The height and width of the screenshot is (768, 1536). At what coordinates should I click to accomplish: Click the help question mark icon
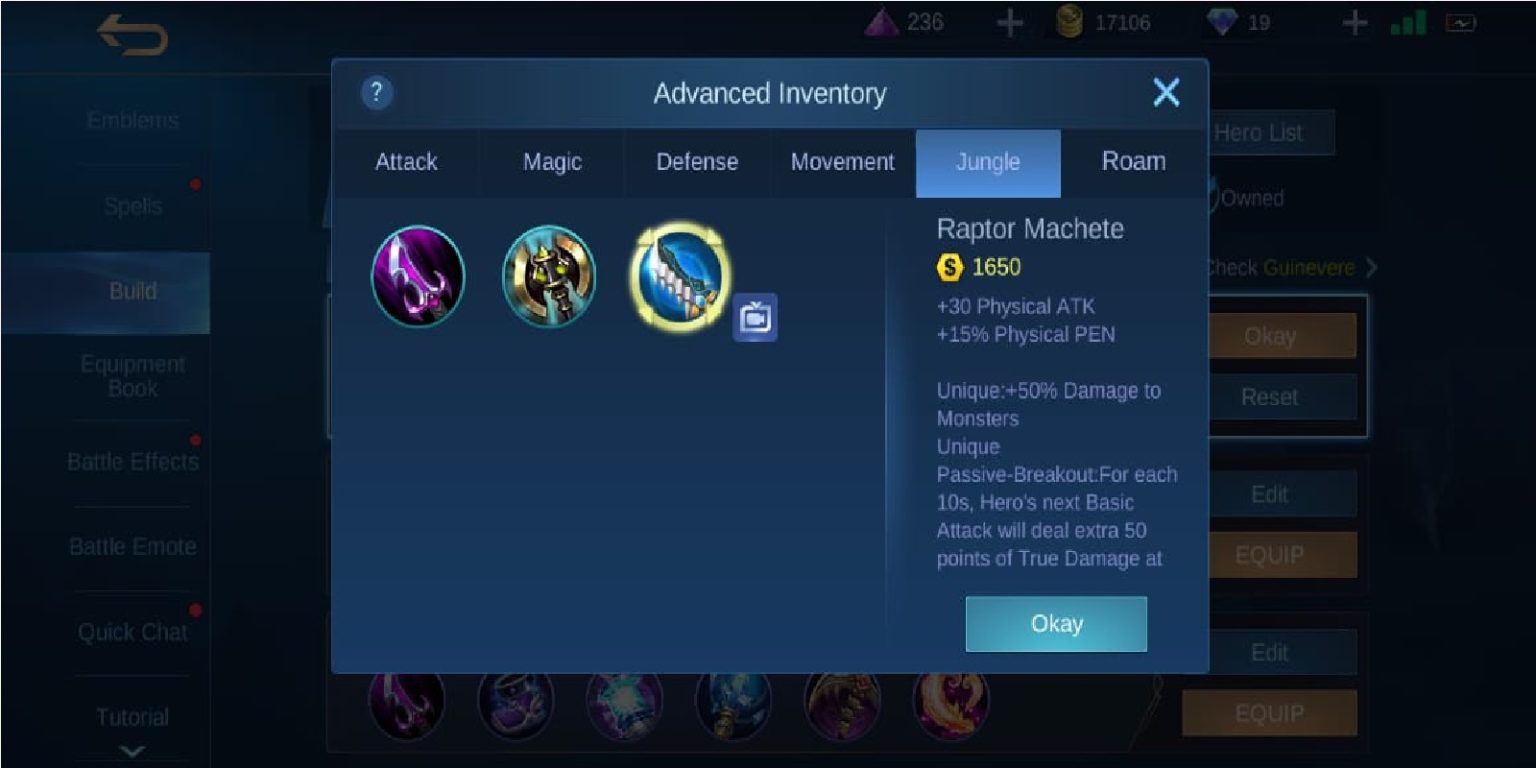coord(376,93)
